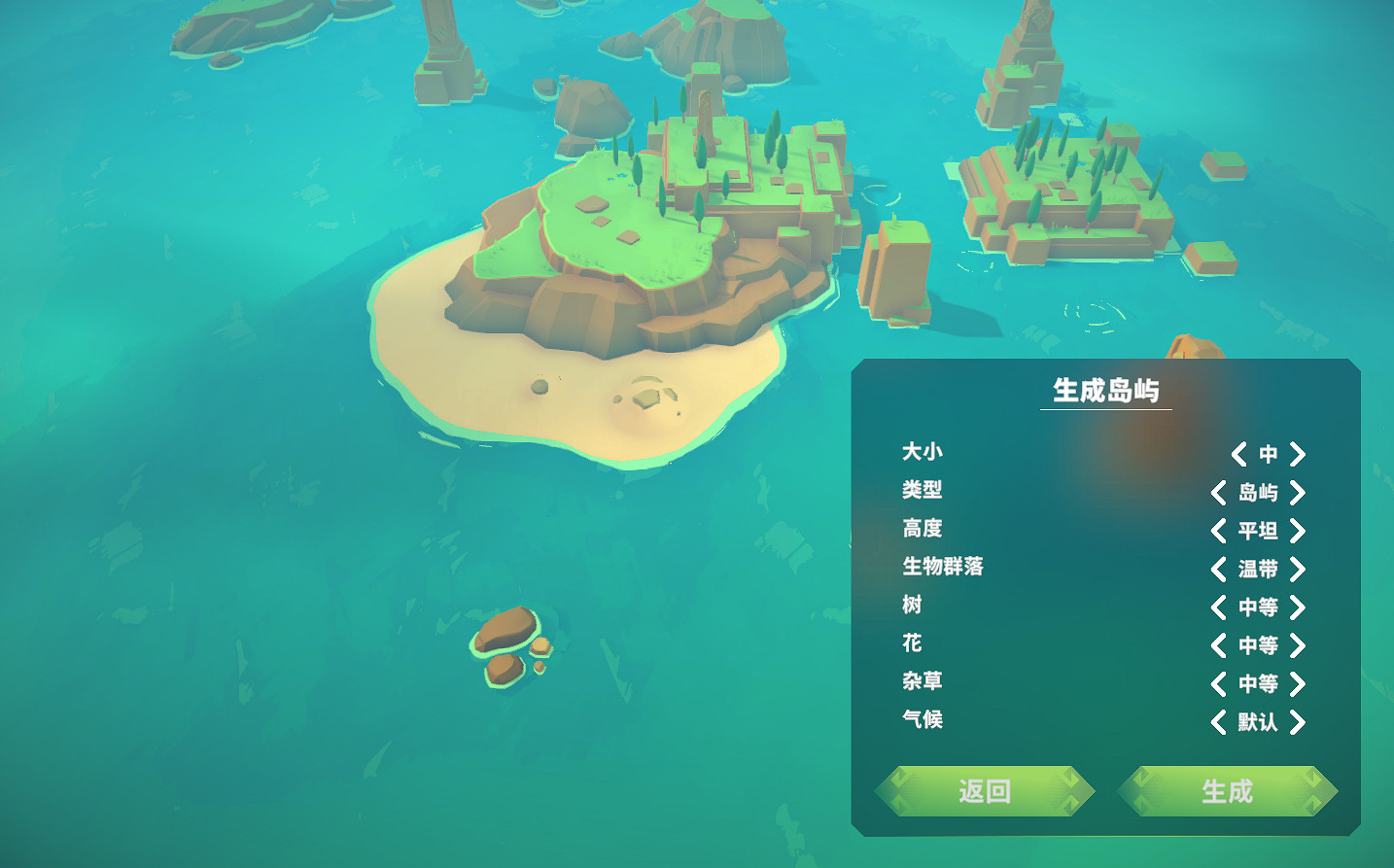This screenshot has height=868, width=1394.
Task: Select previous 类型 option
Action: coord(1220,493)
